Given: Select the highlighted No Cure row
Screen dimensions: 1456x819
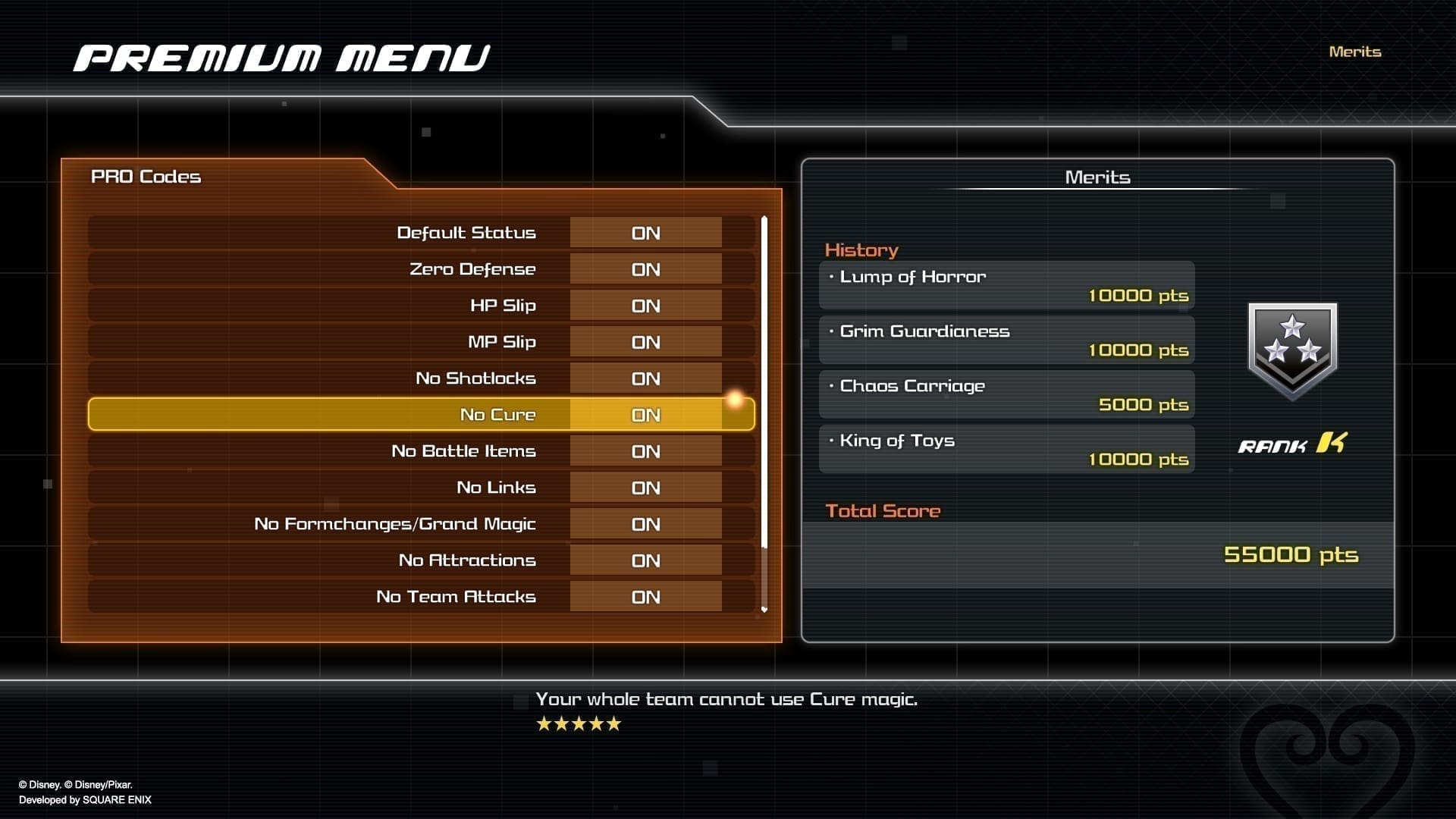Looking at the screenshot, I should click(421, 415).
